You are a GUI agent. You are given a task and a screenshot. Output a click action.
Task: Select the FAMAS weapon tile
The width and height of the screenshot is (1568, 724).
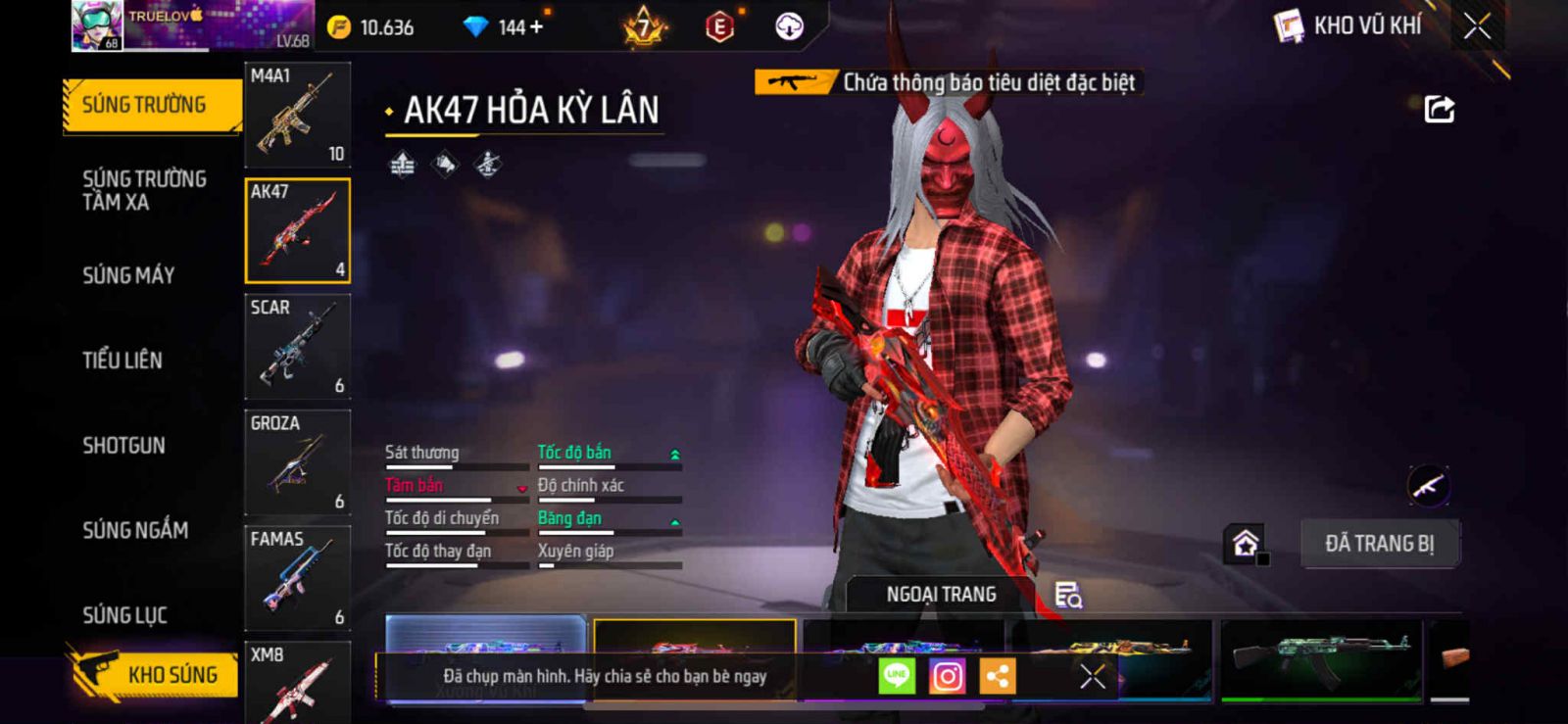(x=297, y=578)
